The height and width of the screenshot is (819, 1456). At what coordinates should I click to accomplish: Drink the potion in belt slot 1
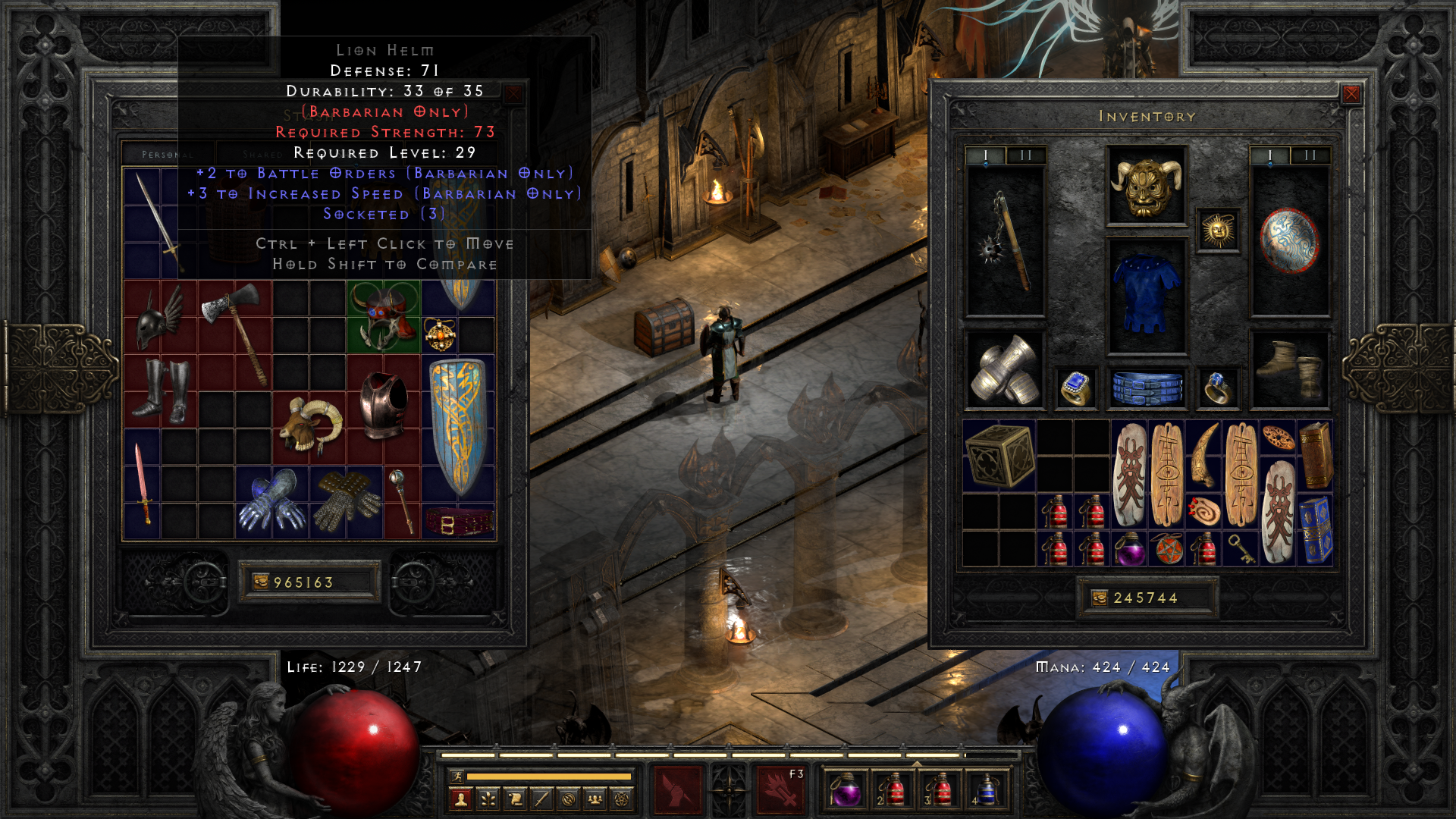[848, 789]
